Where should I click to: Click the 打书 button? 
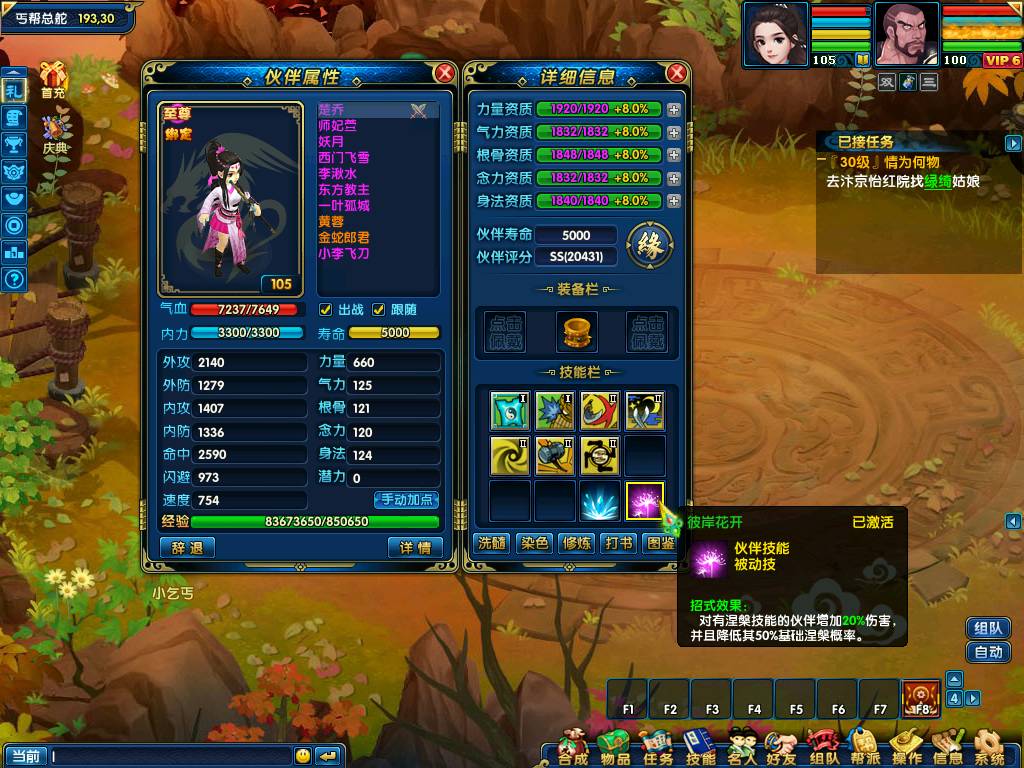click(x=619, y=543)
